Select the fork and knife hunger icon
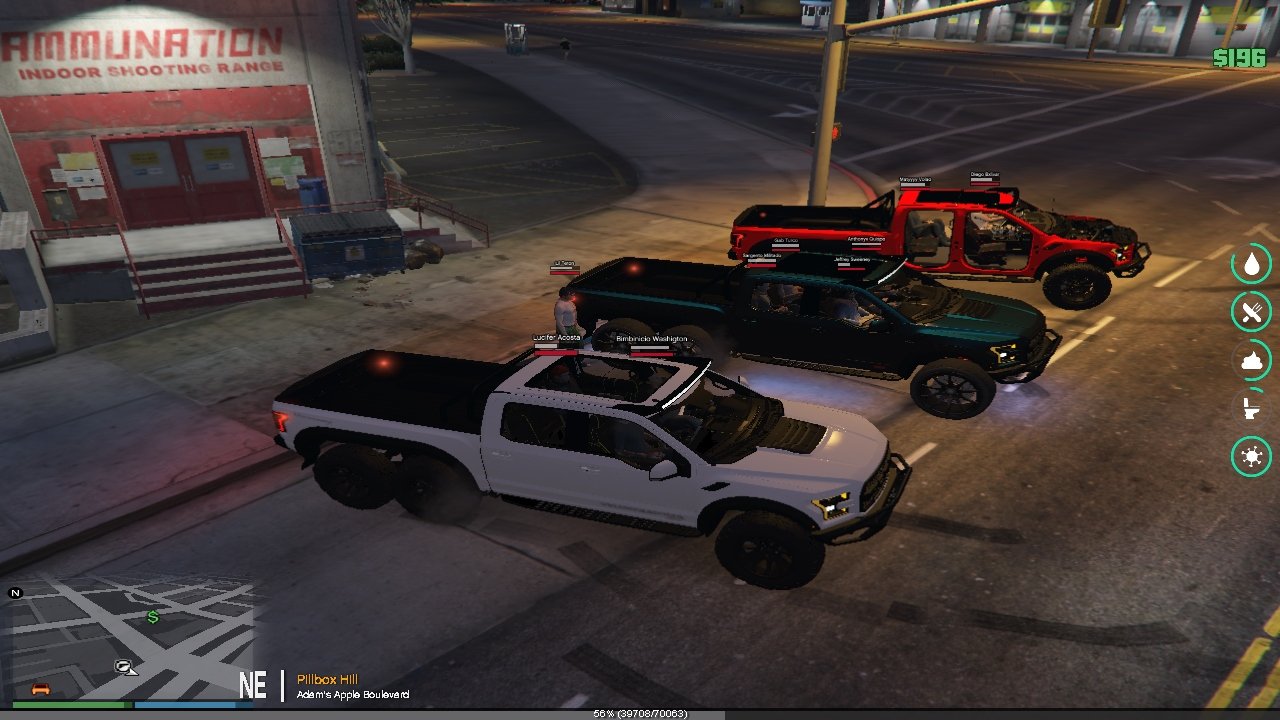 [x=1251, y=312]
